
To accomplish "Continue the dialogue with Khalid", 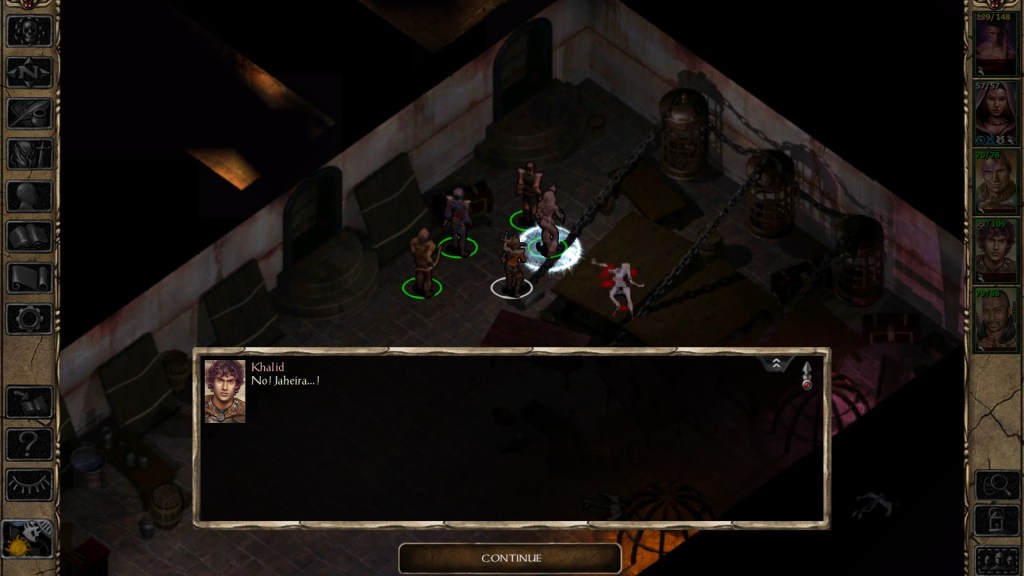I will [510, 558].
